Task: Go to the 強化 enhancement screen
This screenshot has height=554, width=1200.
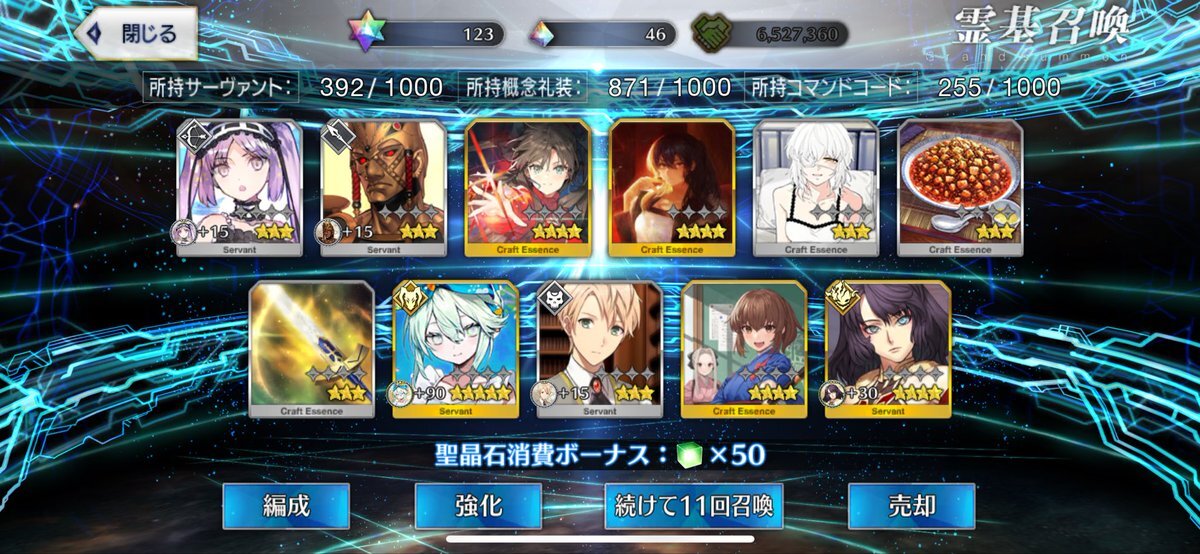Action: pyautogui.click(x=478, y=506)
